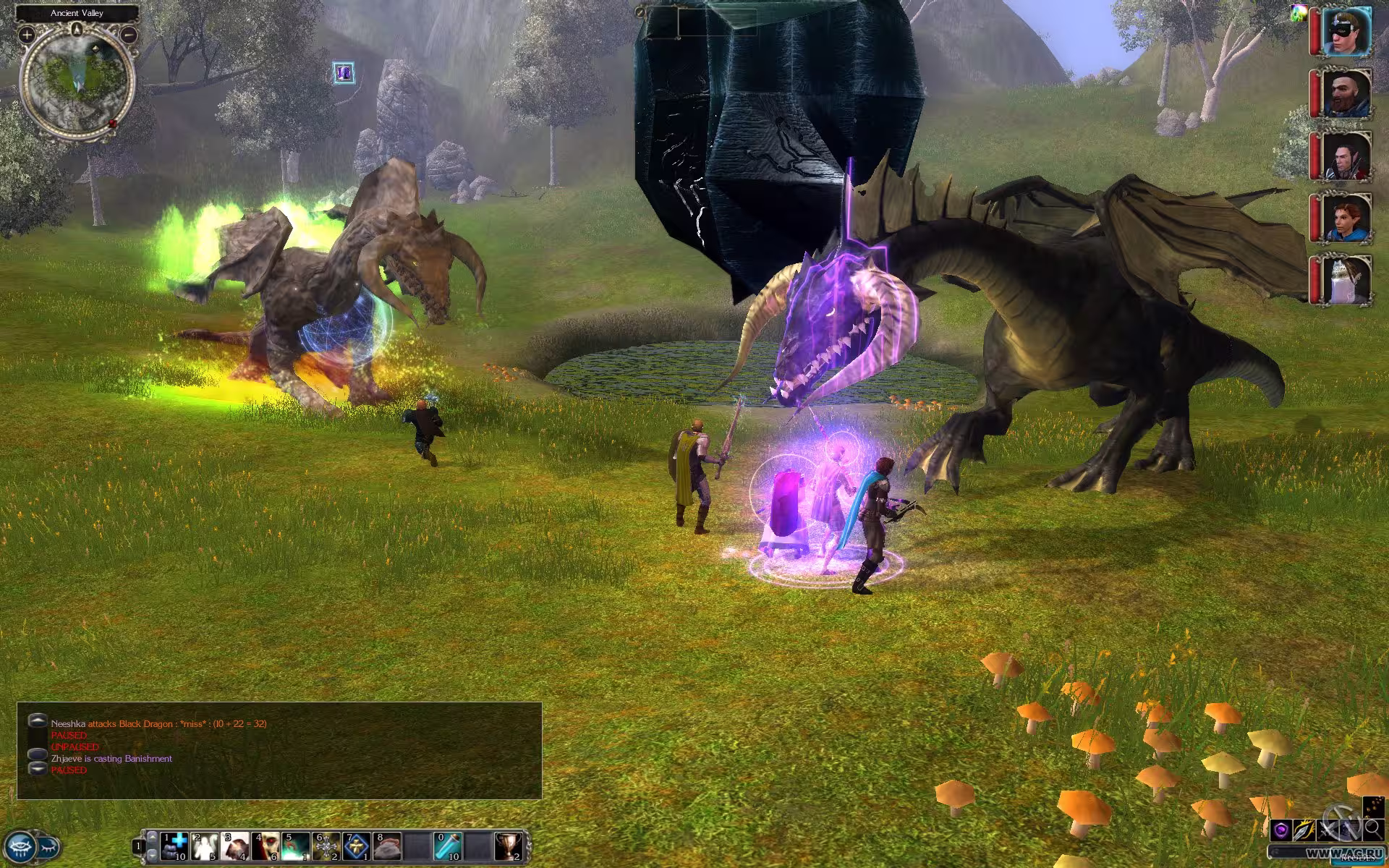The width and height of the screenshot is (1389, 868).
Task: Use hotbar slot 6 silver cross ability
Action: pyautogui.click(x=326, y=846)
